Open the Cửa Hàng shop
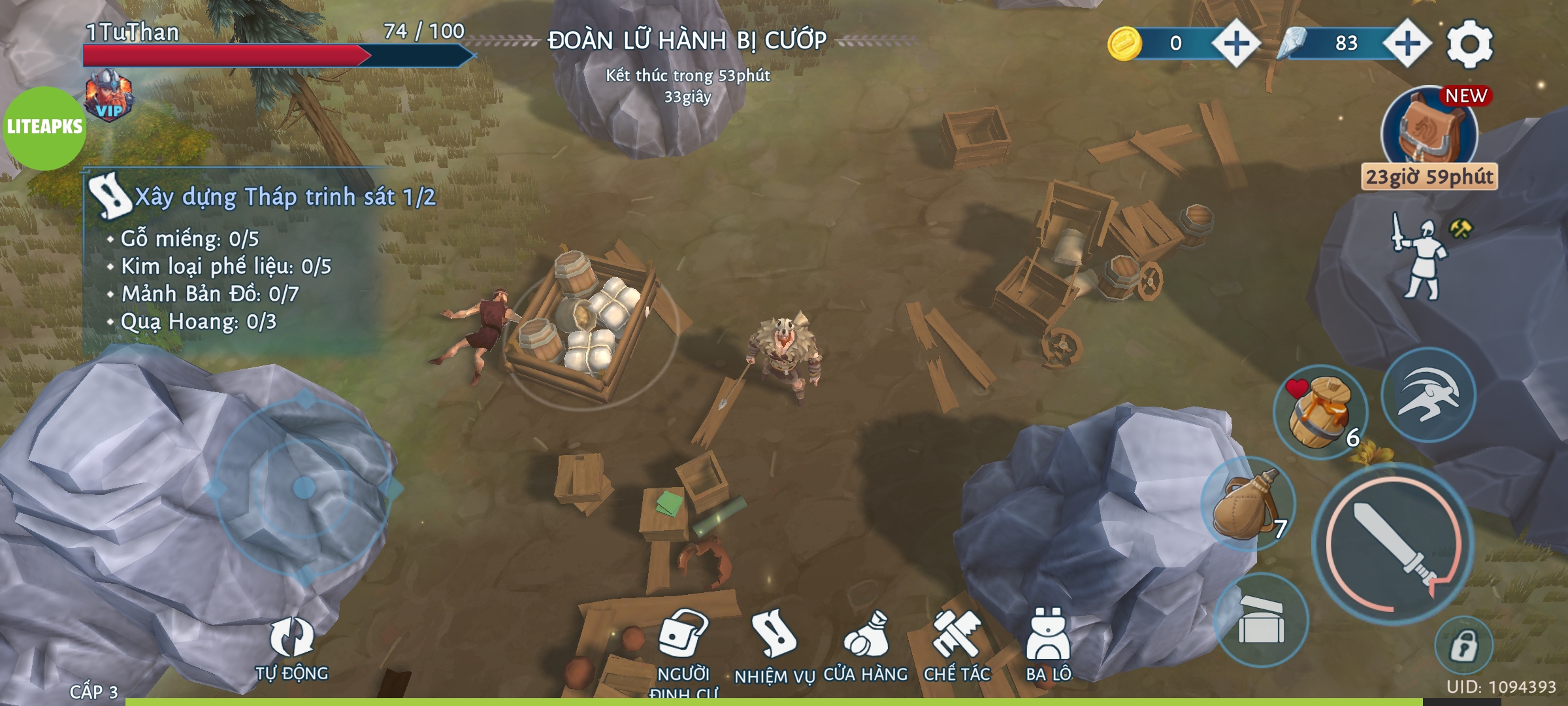The image size is (1568, 706). click(x=865, y=644)
